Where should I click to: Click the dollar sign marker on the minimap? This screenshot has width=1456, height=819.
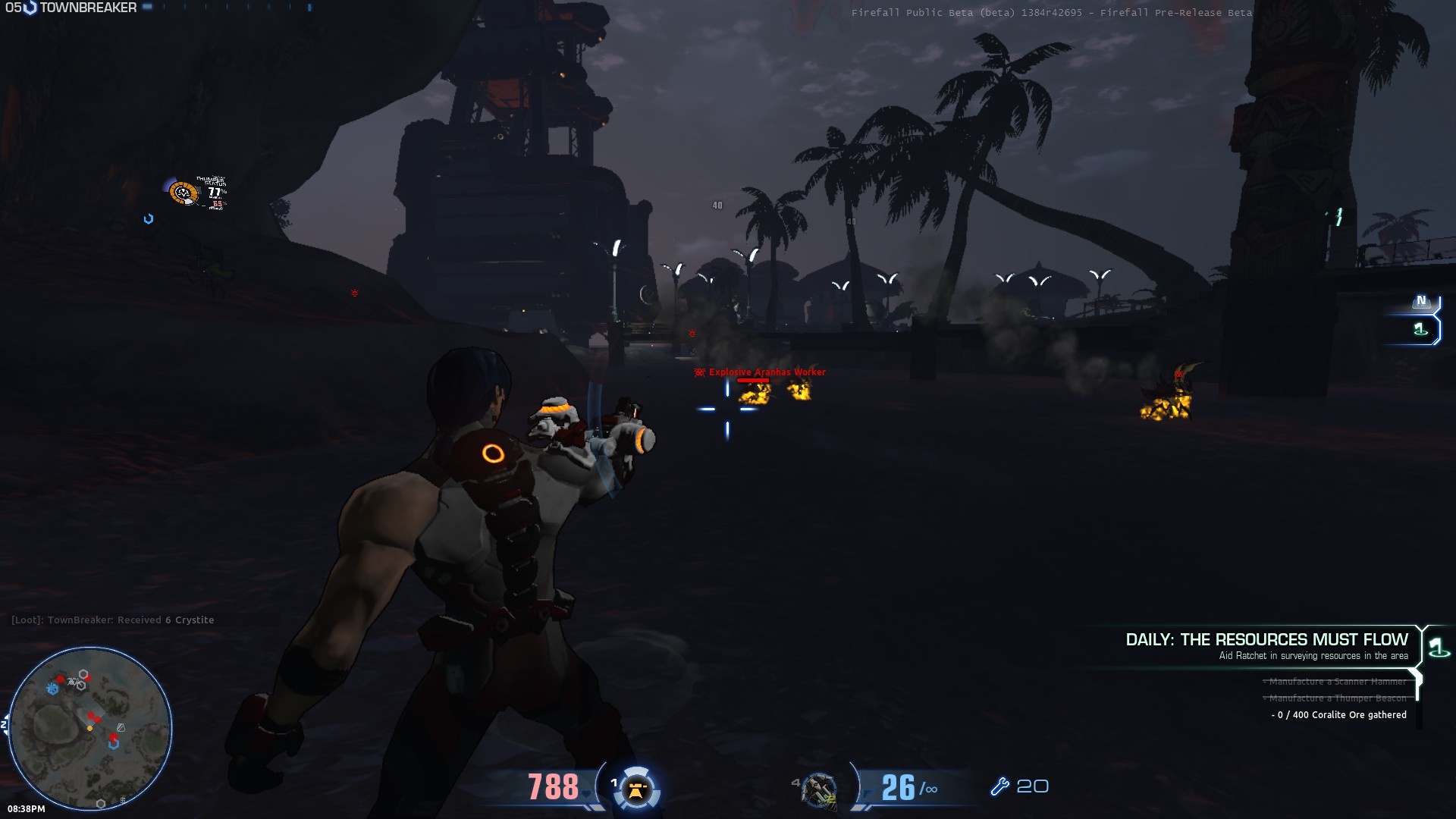(x=123, y=799)
